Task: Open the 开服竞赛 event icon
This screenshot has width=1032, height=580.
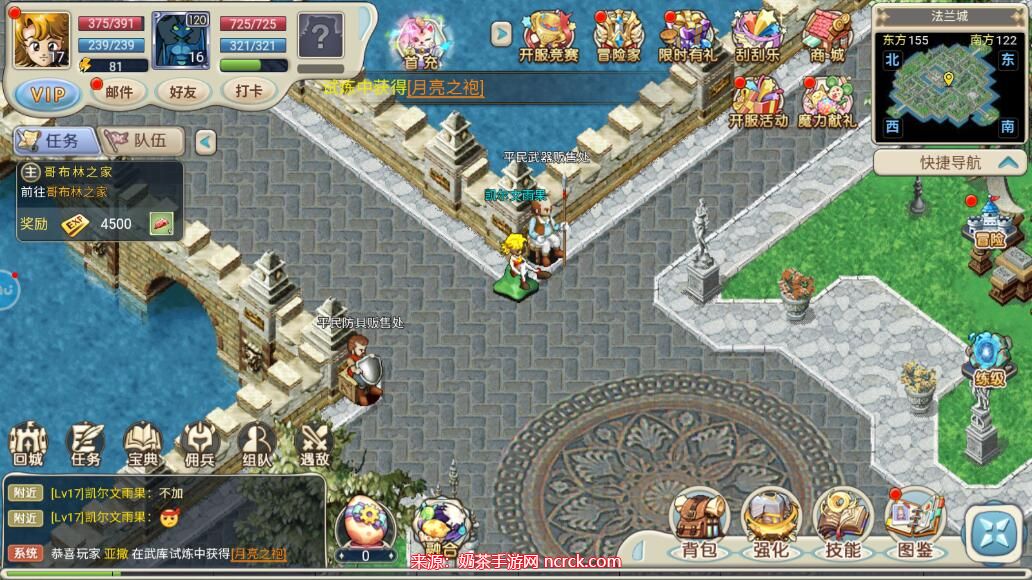Action: 549,36
